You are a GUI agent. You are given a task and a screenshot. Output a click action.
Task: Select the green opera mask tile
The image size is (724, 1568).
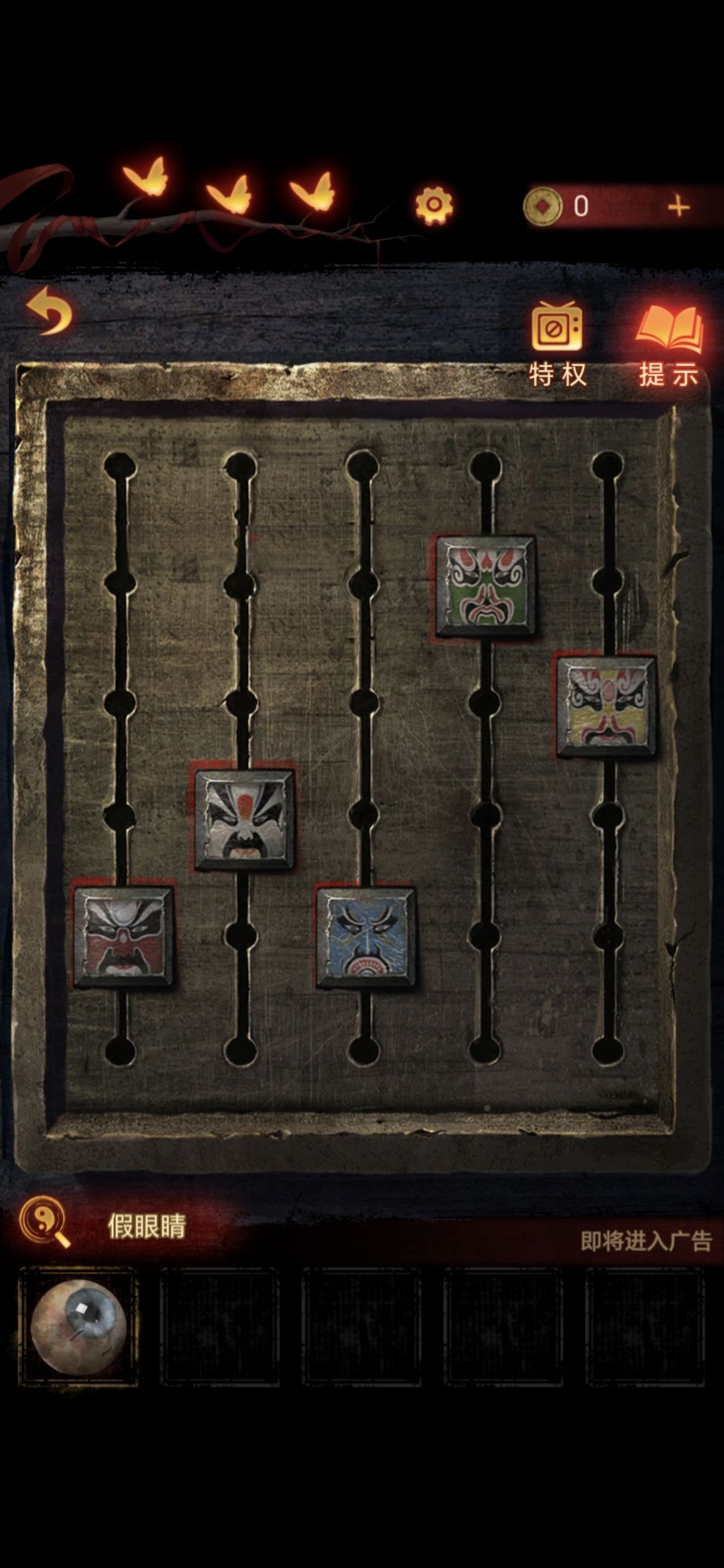[x=486, y=586]
